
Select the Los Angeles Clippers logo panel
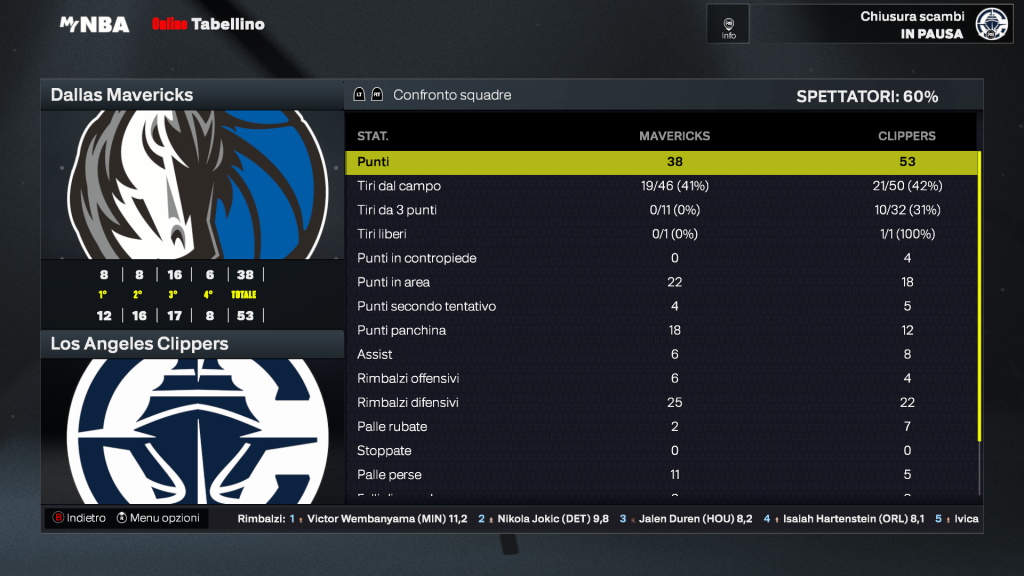coord(192,430)
